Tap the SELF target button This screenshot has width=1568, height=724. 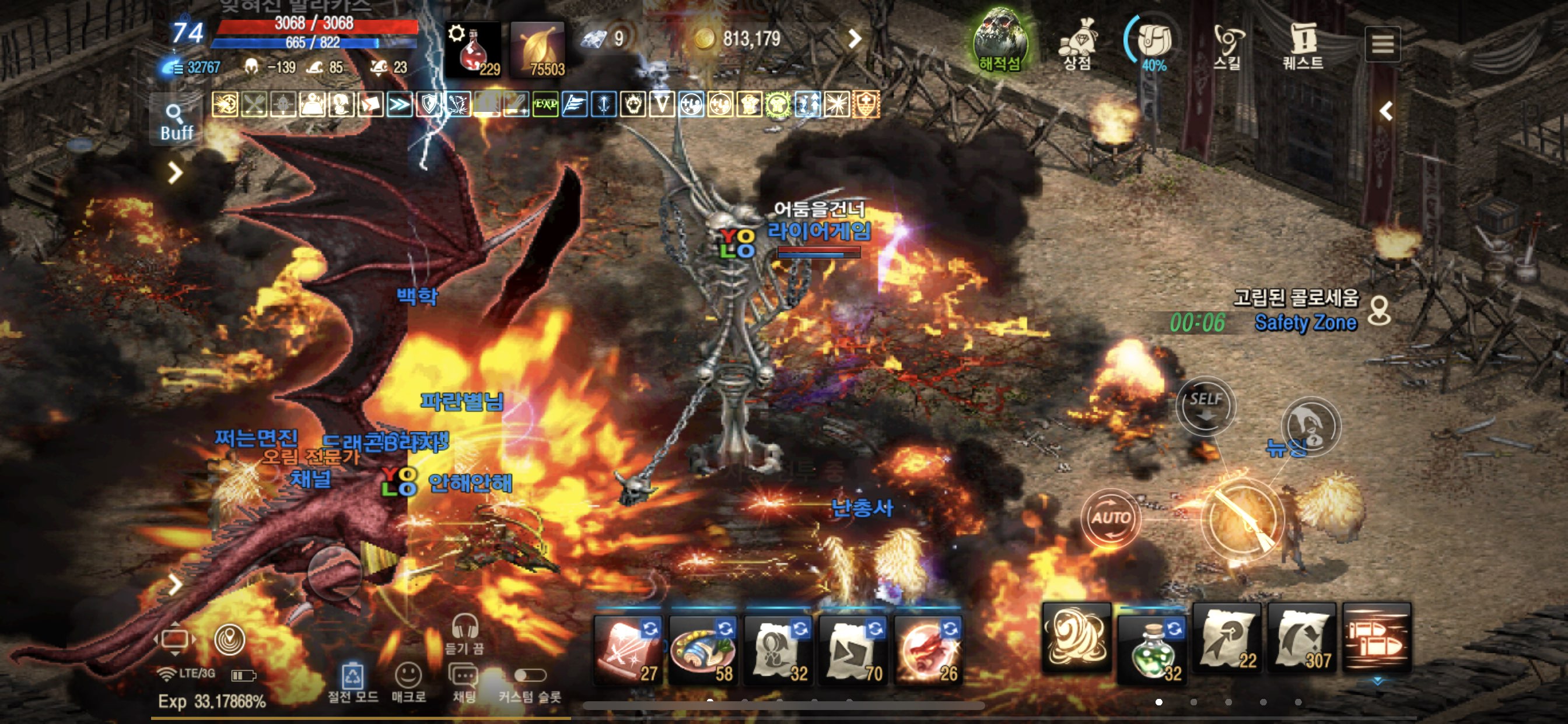[1205, 405]
